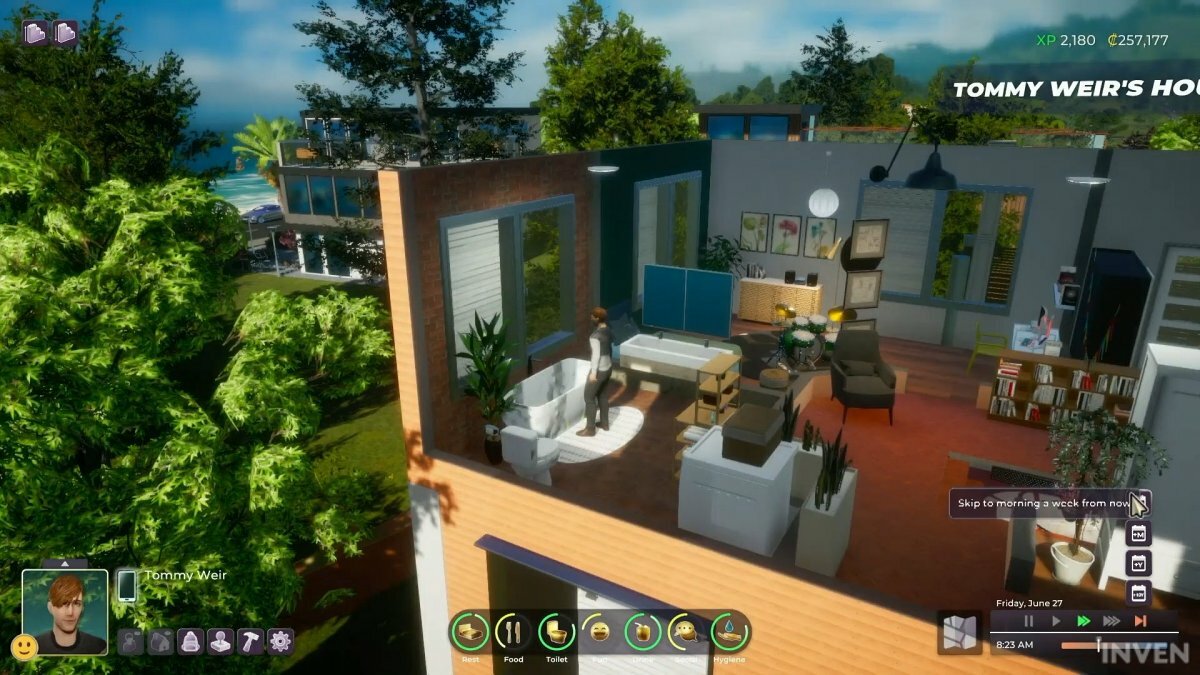Click the orange skip-to-next button

click(x=1139, y=621)
